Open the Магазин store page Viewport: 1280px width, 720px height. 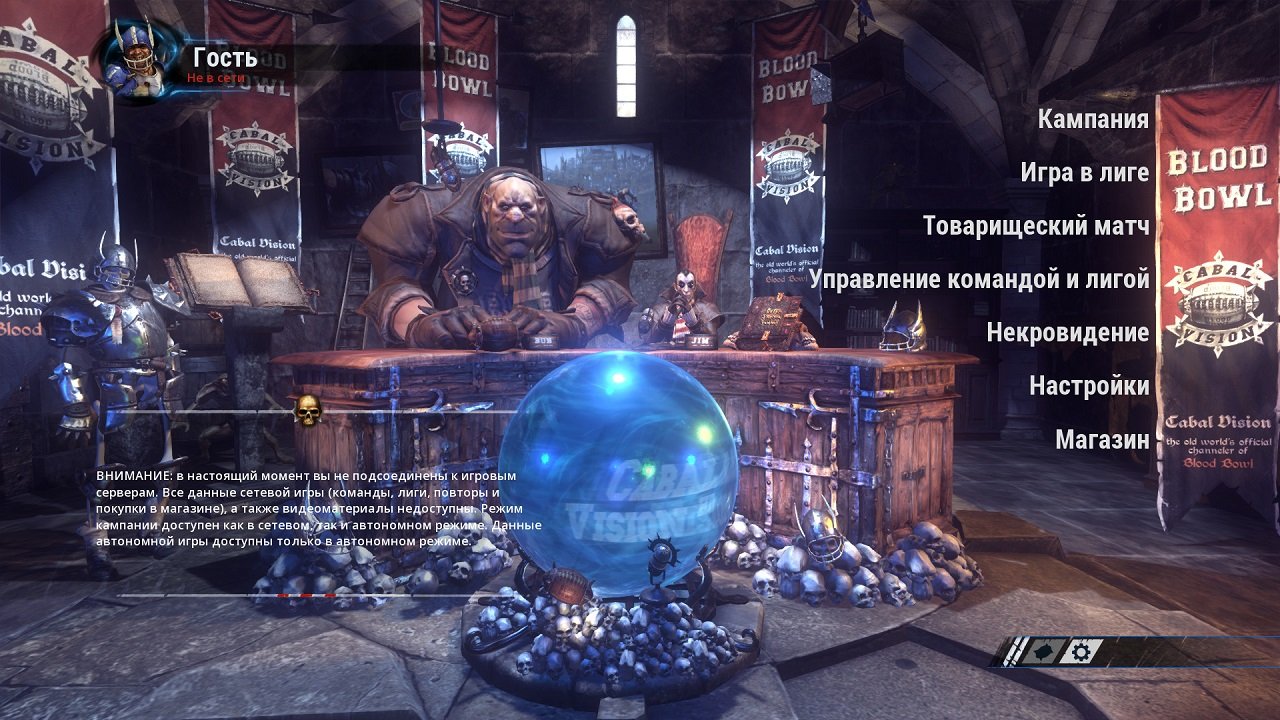tap(1100, 437)
